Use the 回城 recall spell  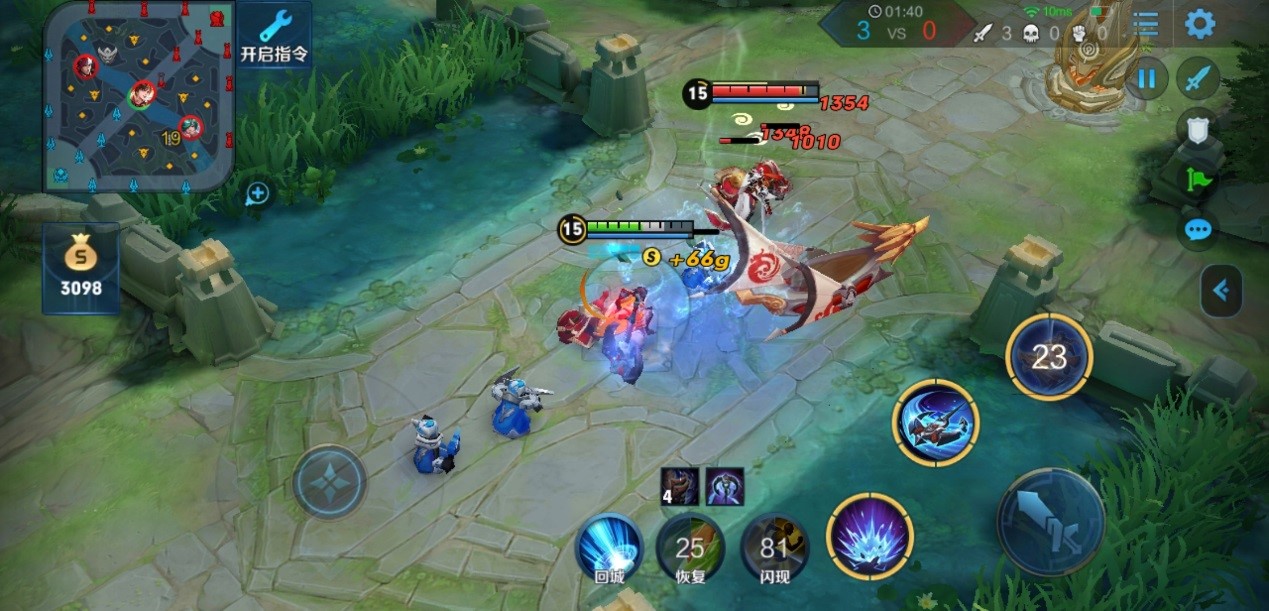[x=609, y=548]
